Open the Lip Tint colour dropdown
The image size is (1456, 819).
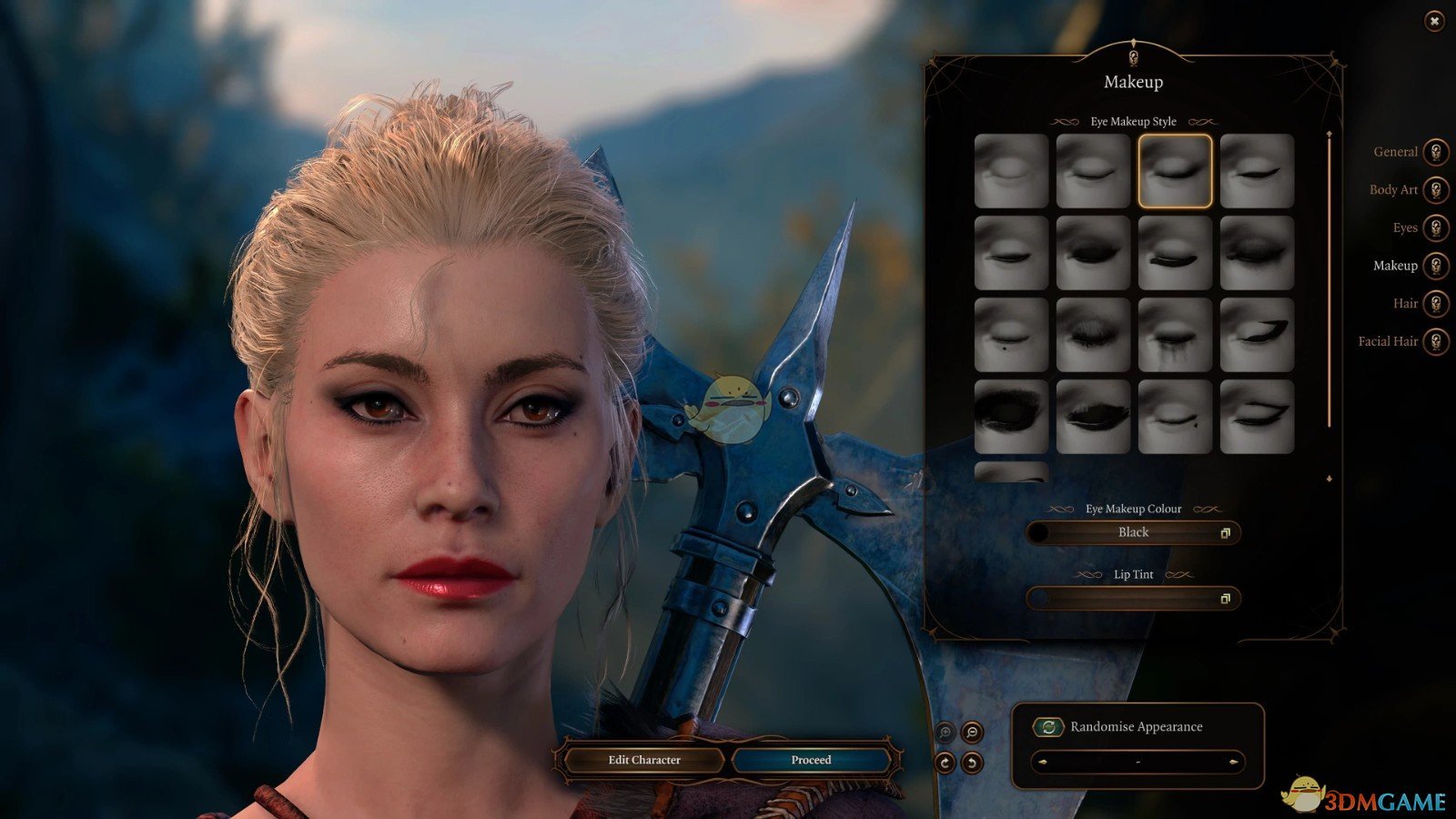tap(1134, 598)
